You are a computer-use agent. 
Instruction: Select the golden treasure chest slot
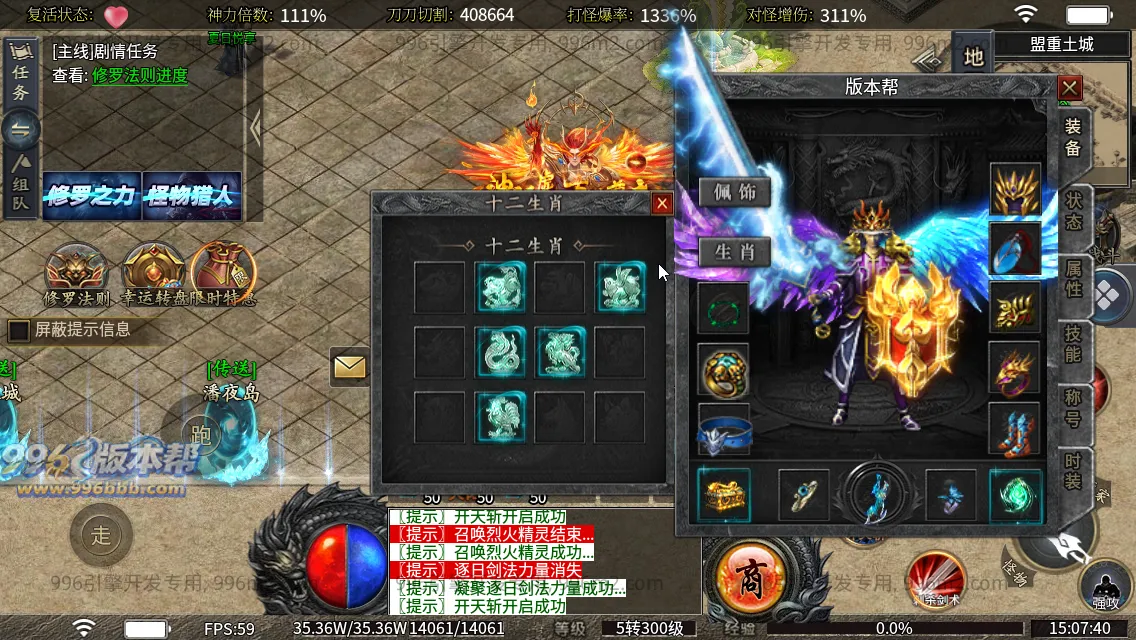tap(722, 494)
